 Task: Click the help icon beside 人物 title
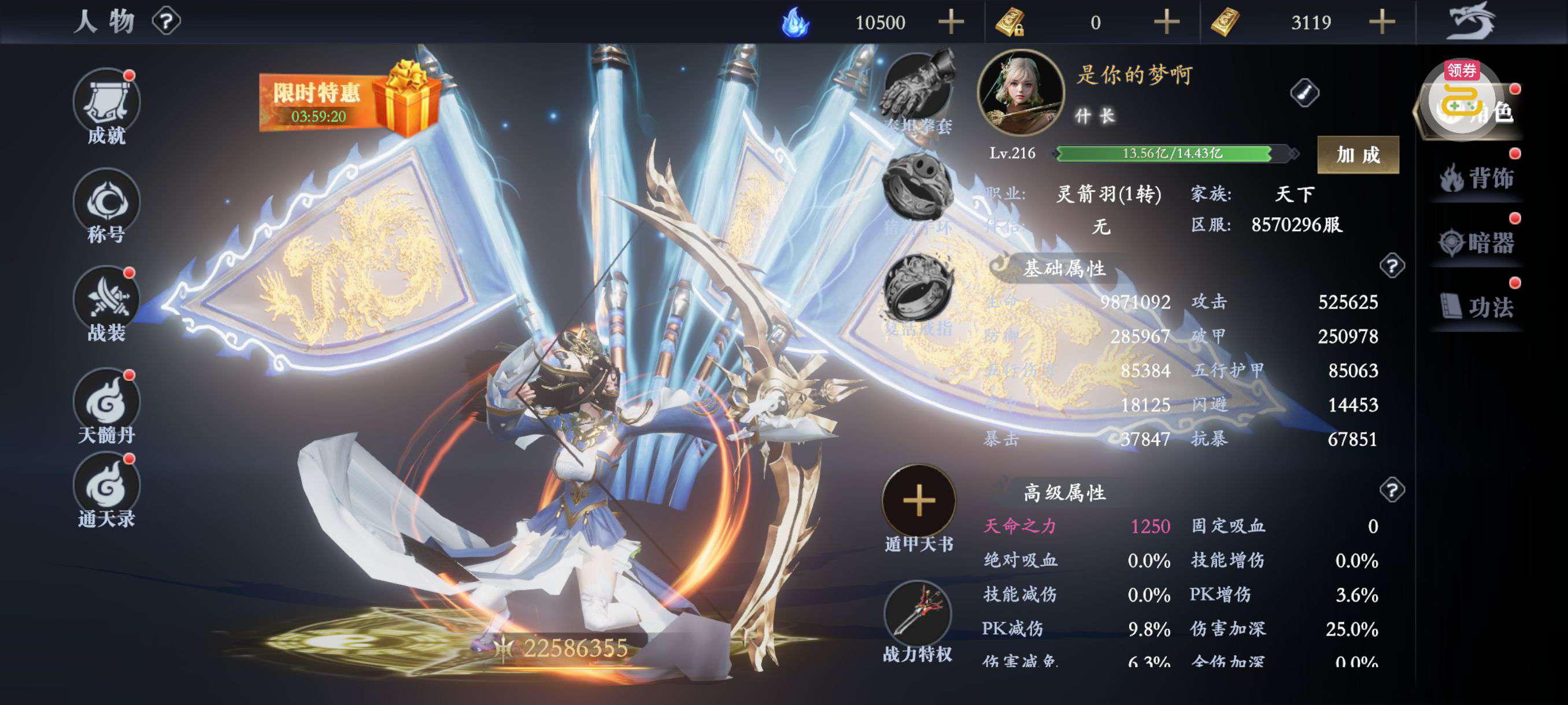tap(166, 22)
